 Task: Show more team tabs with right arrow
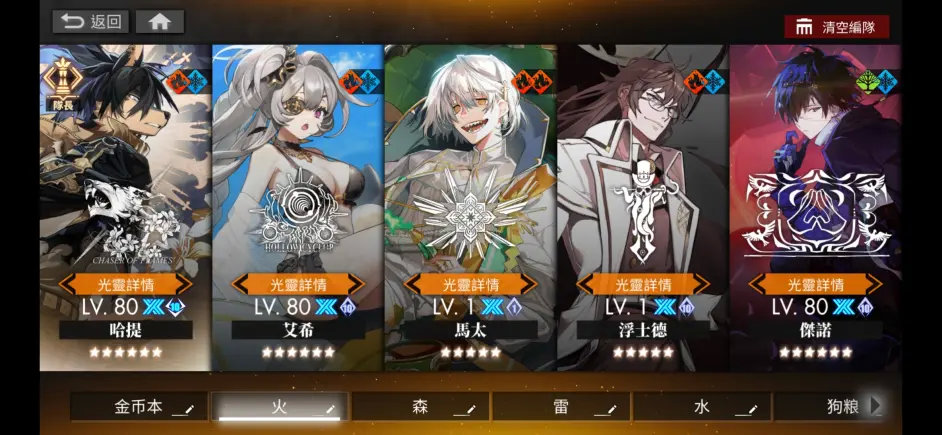click(x=876, y=406)
